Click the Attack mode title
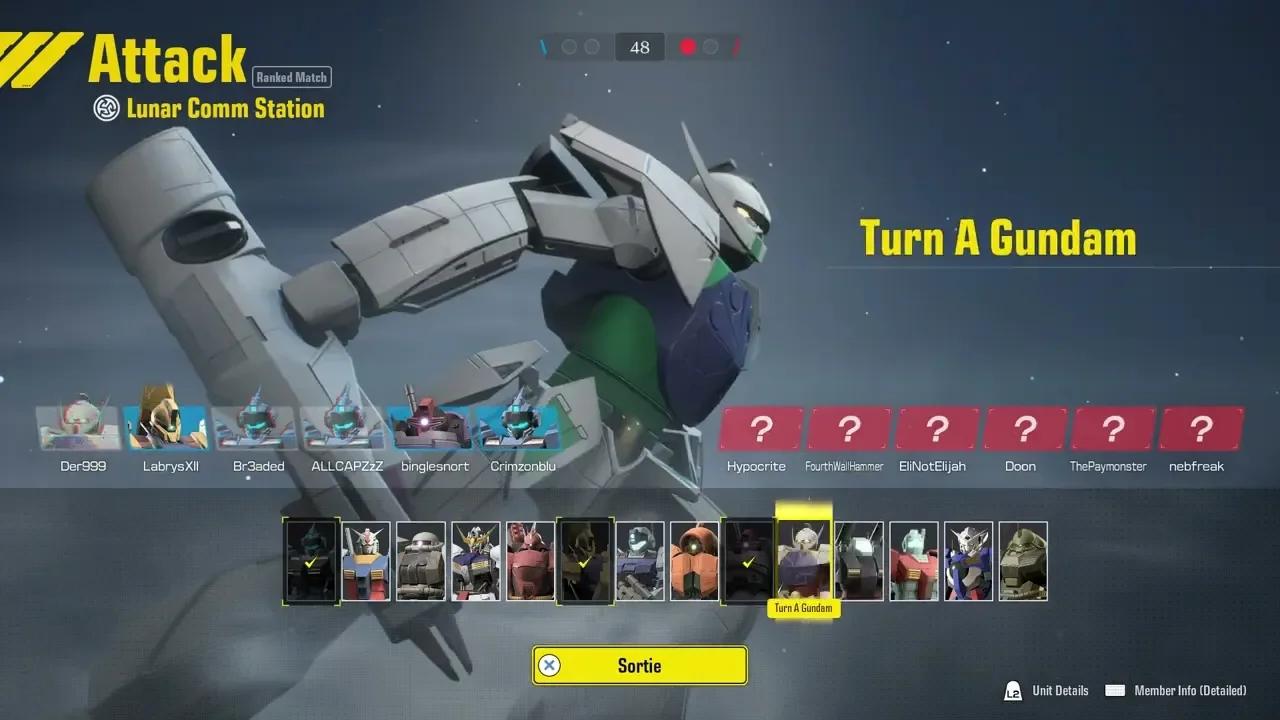The height and width of the screenshot is (720, 1280). [x=168, y=58]
